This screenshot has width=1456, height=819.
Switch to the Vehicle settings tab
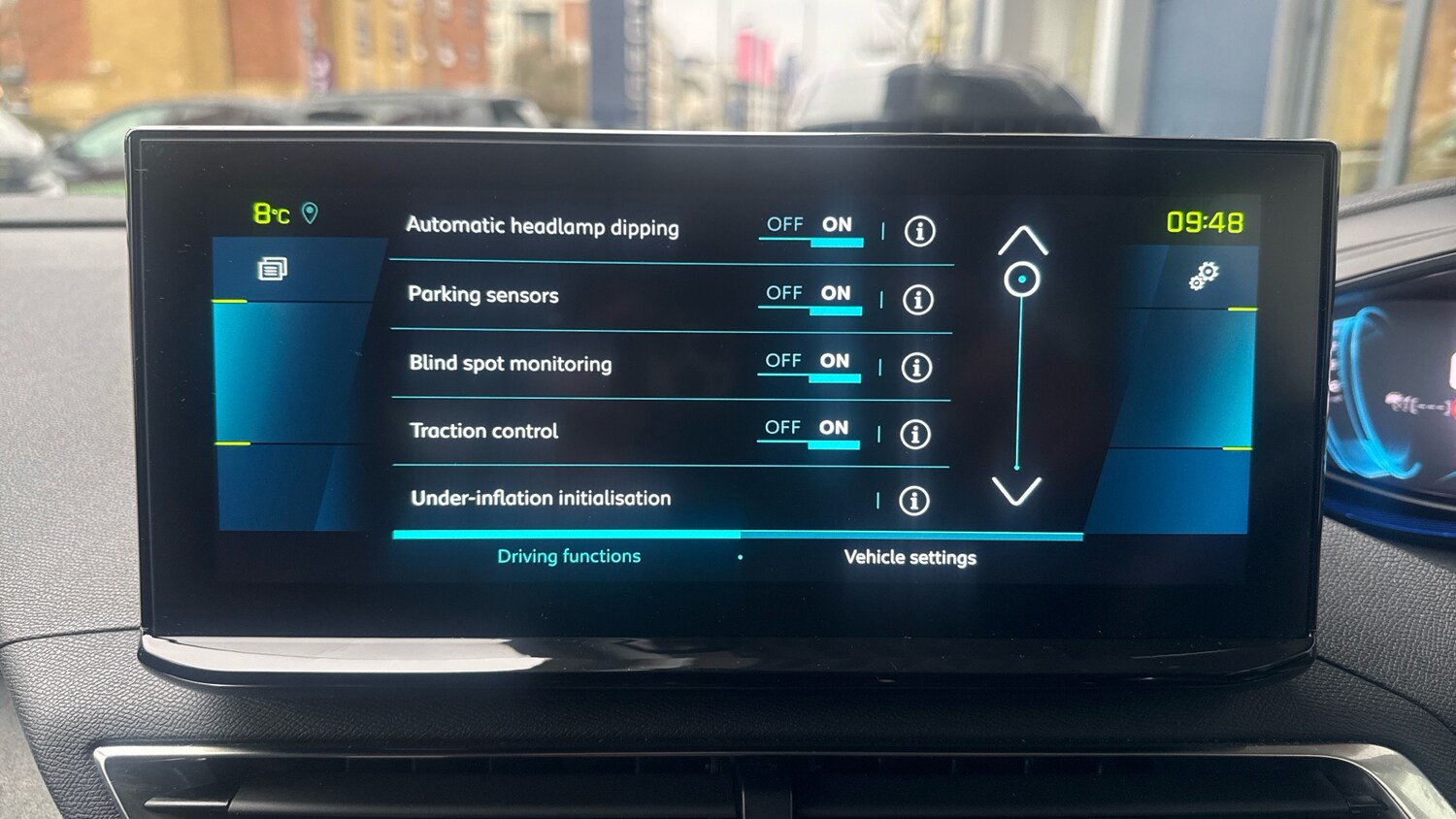[910, 557]
